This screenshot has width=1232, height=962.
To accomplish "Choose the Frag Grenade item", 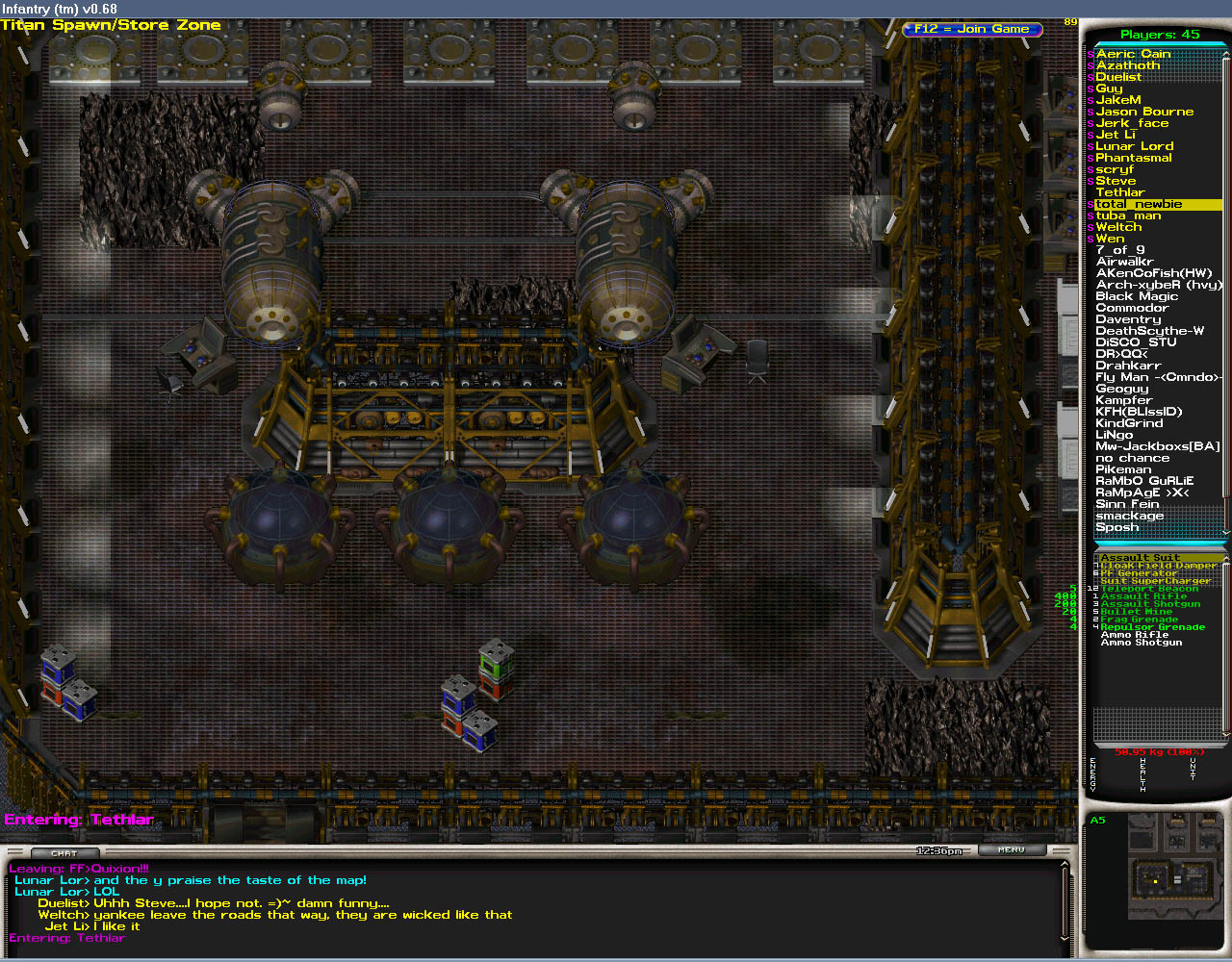I will 1139,620.
